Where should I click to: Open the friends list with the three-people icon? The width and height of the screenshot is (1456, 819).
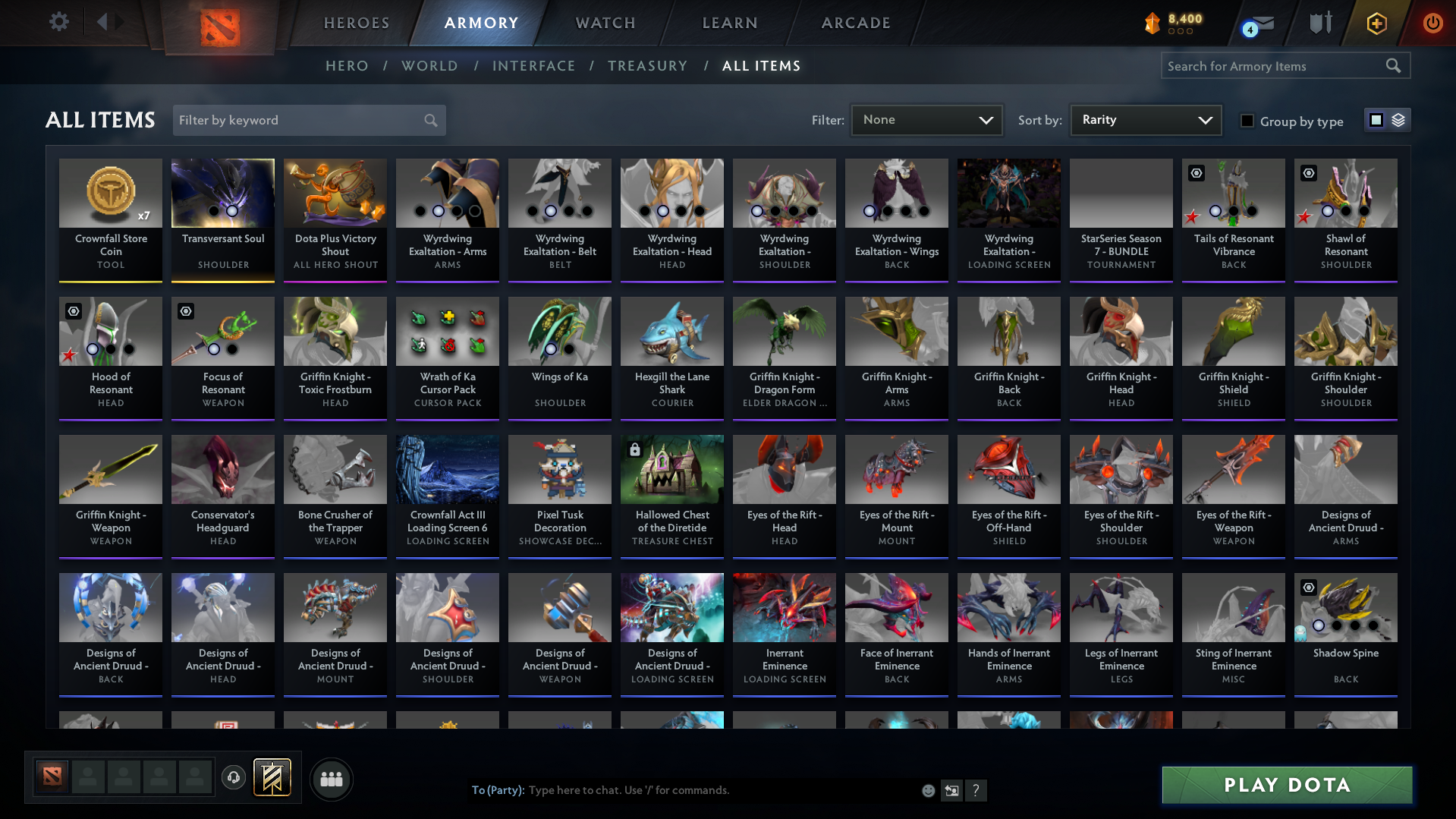point(332,779)
